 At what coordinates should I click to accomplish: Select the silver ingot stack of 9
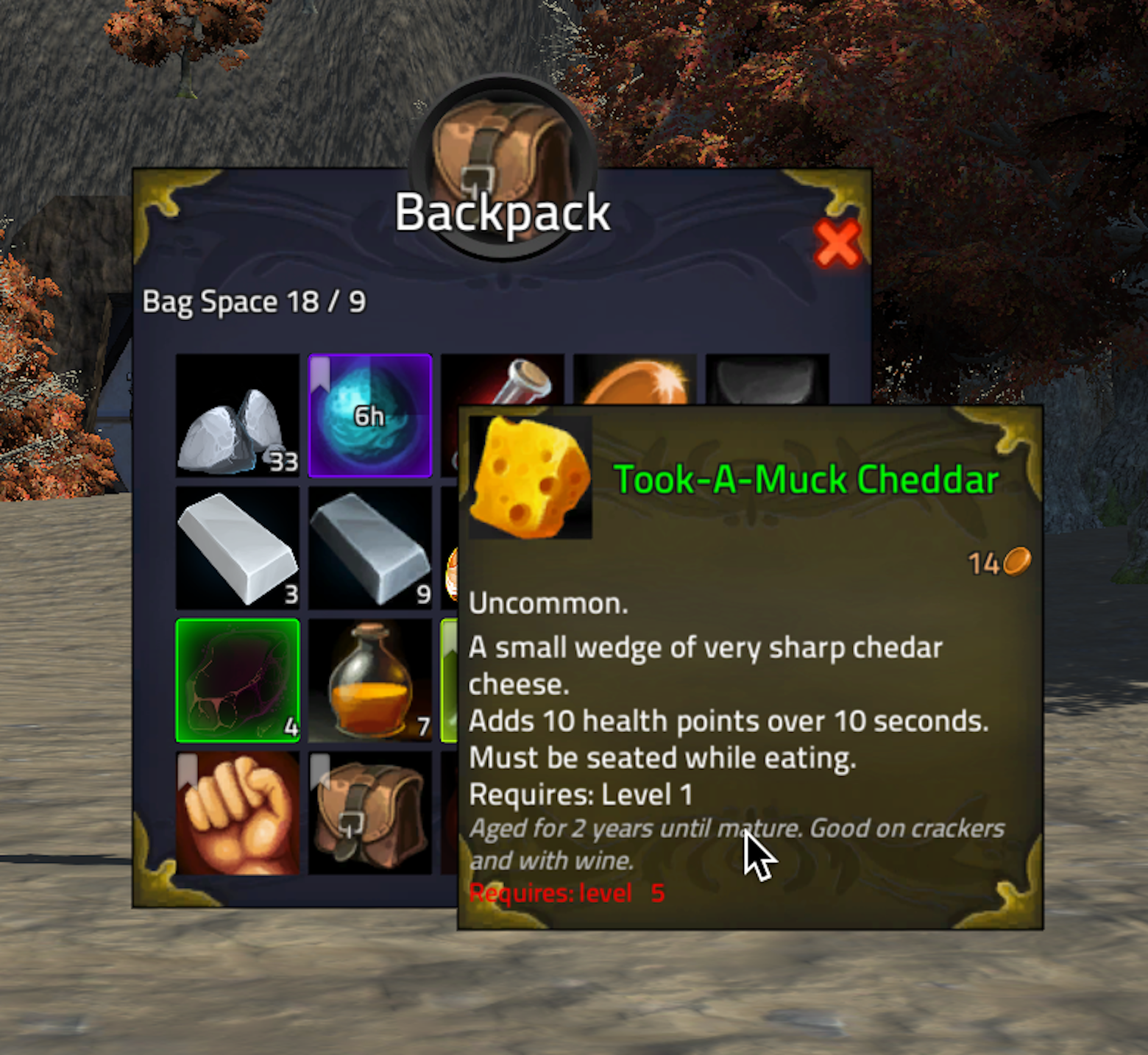(370, 548)
